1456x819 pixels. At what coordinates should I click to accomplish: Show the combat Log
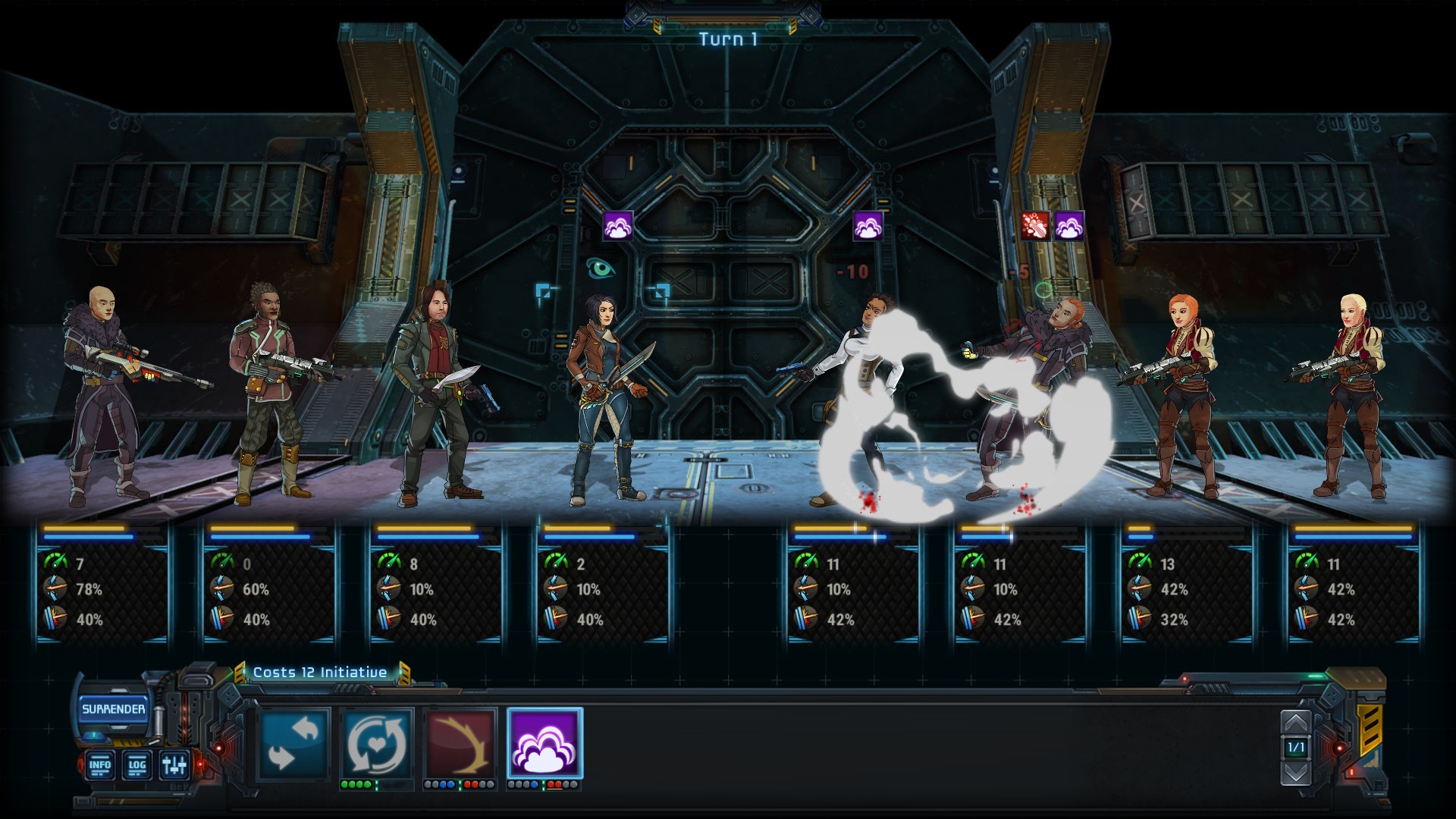coord(136,764)
